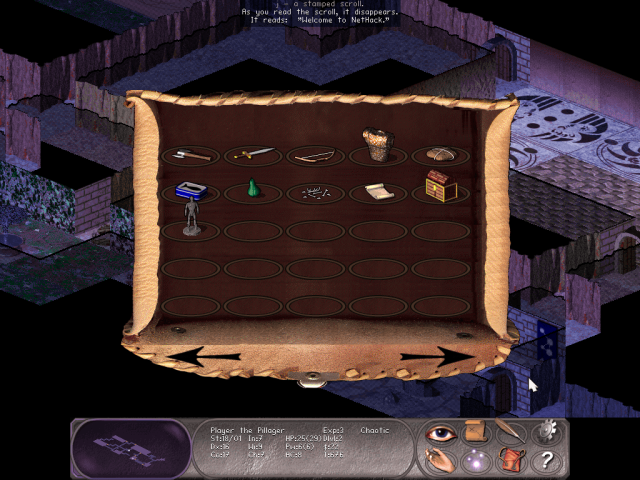Image resolution: width=640 pixels, height=480 pixels.
Task: Choose the blue tin box item
Action: pyautogui.click(x=190, y=189)
